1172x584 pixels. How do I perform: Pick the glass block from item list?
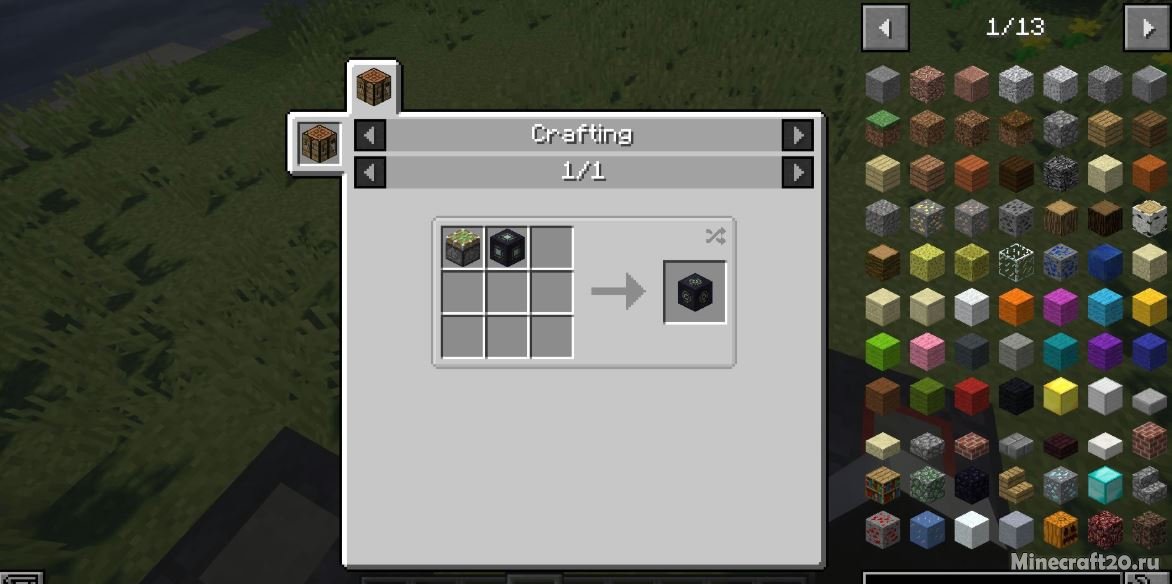[x=1016, y=262]
